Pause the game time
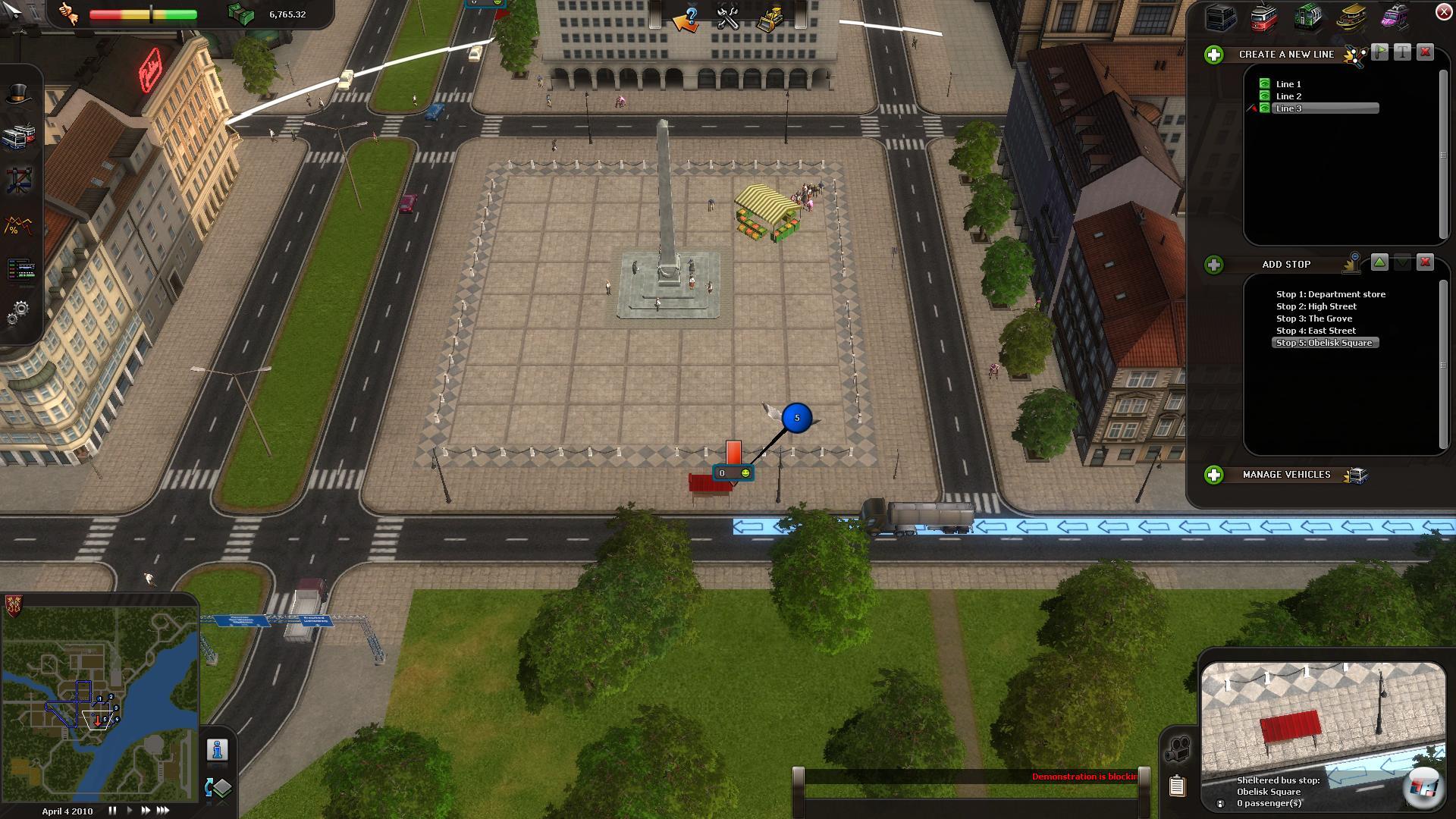 coord(112,811)
